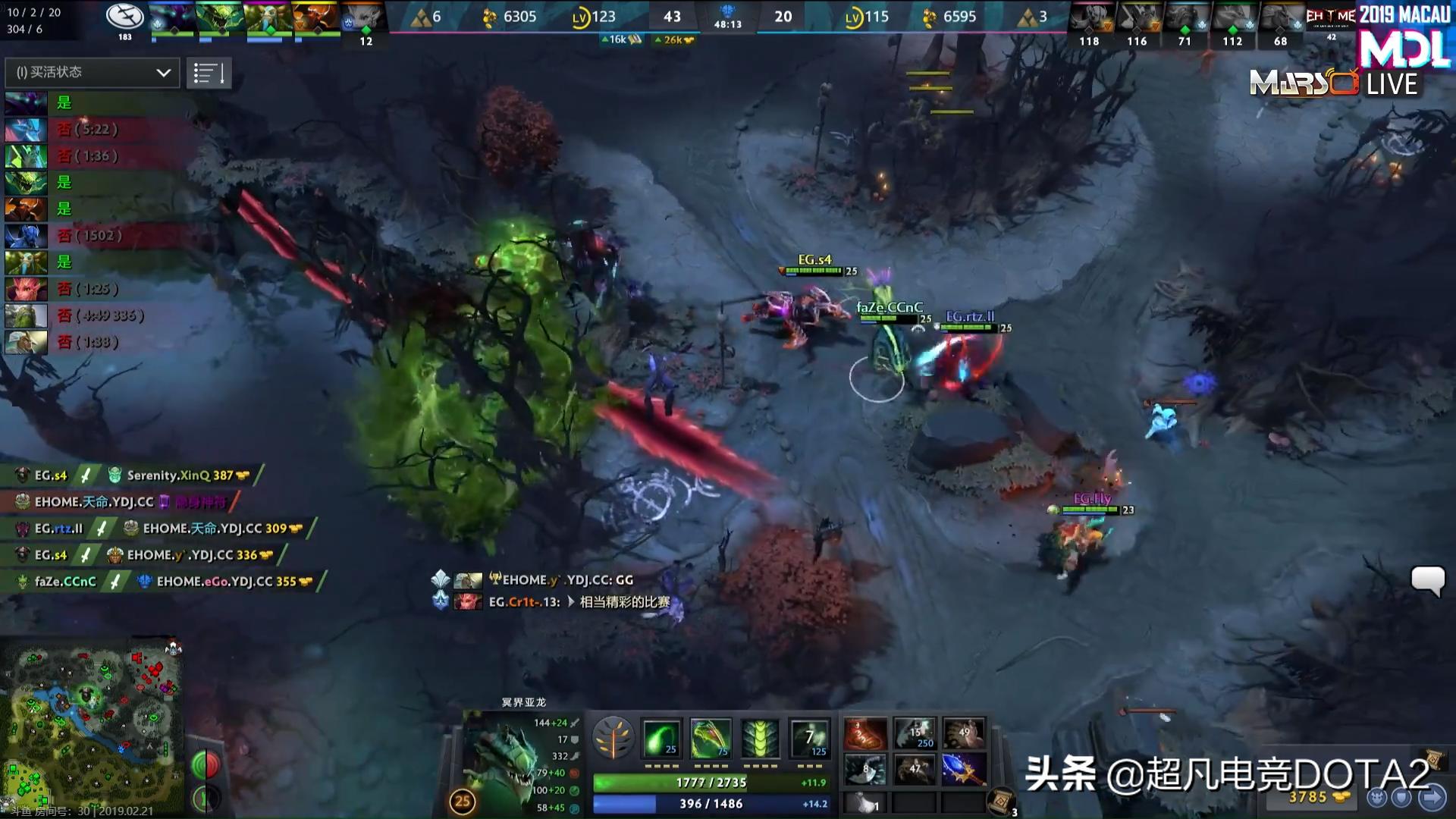Screen dimensions: 1456x819
Task: Click the scoreboard list icon beside buyback dropdown
Action: 209,73
